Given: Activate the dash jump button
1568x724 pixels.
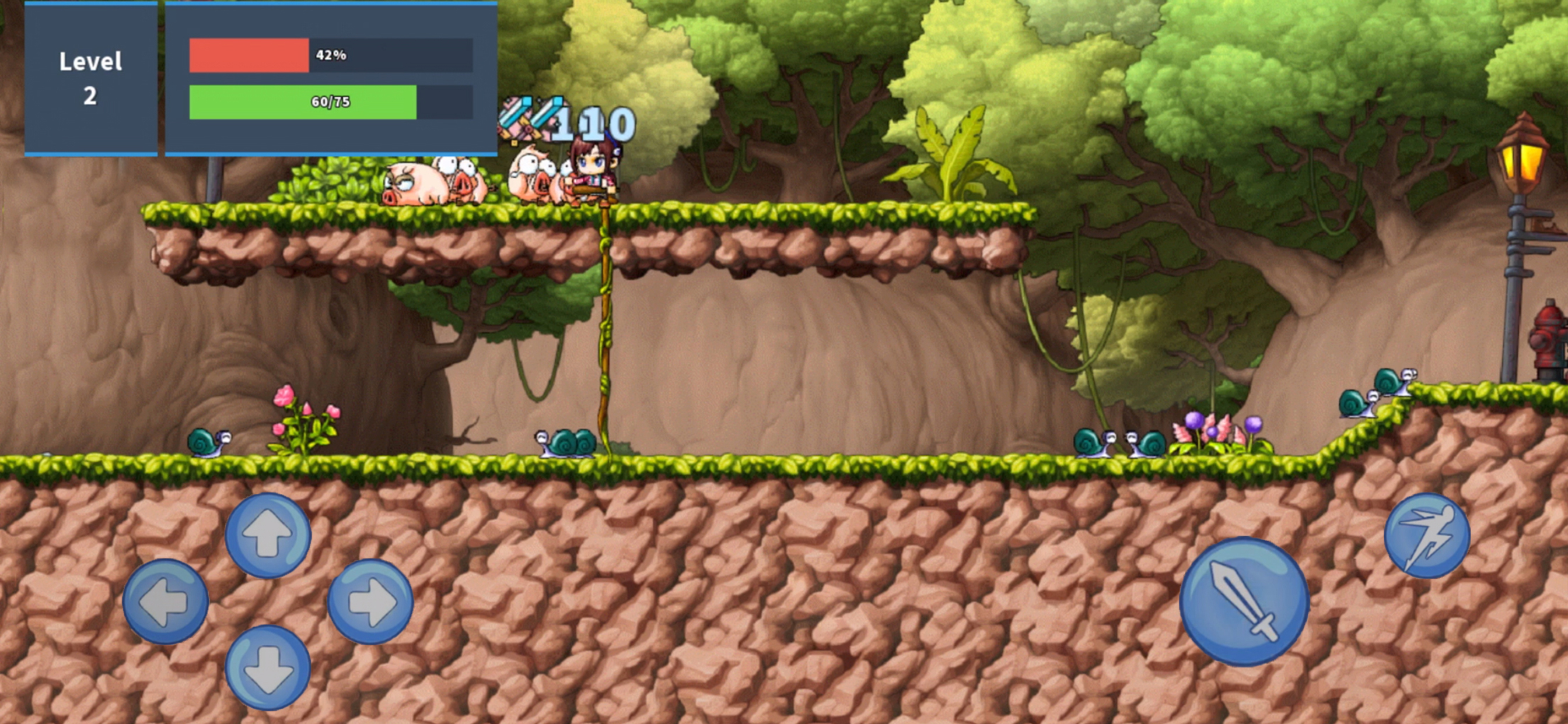Looking at the screenshot, I should click(x=1427, y=535).
